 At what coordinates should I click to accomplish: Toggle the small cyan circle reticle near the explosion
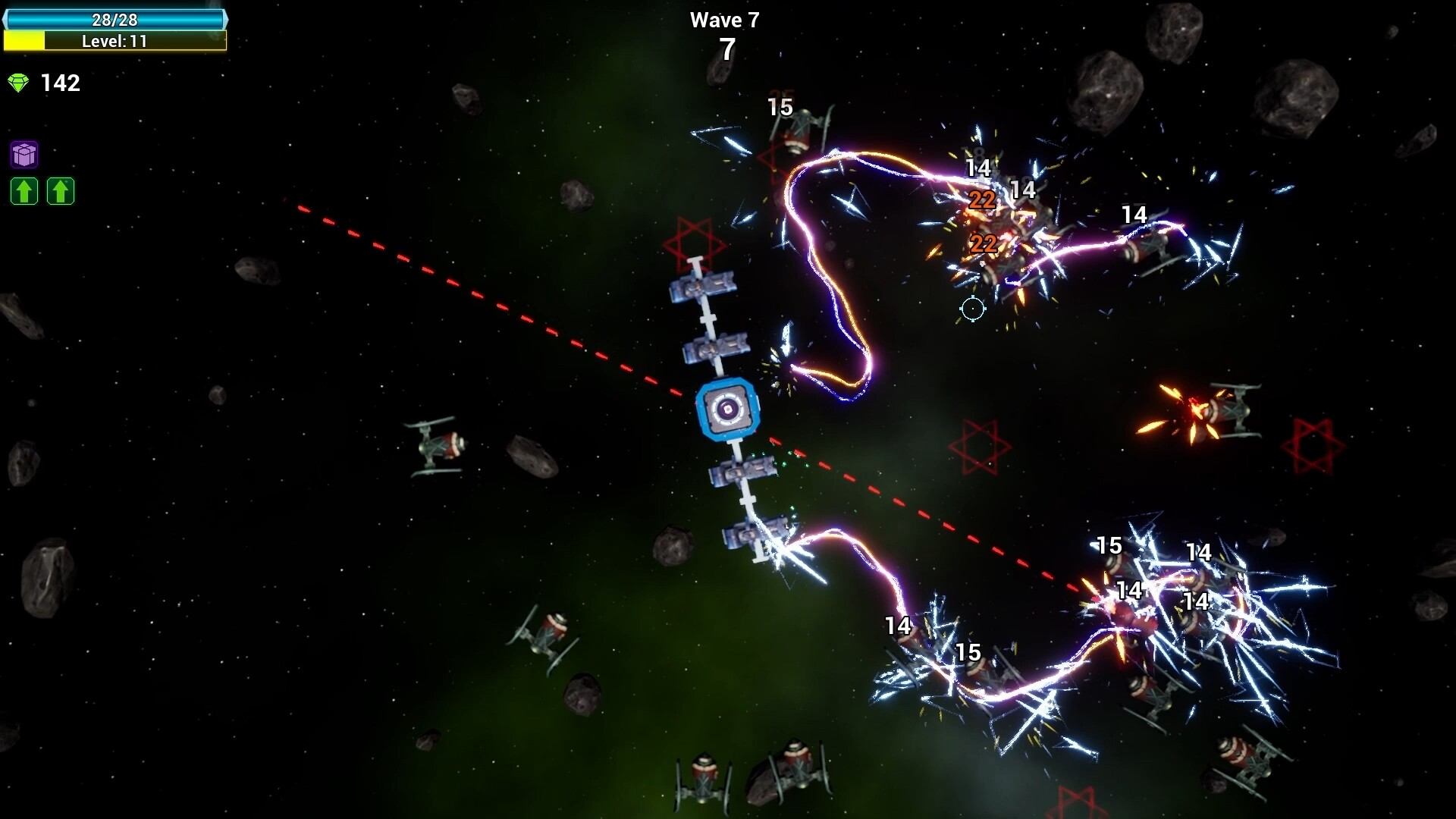(973, 309)
